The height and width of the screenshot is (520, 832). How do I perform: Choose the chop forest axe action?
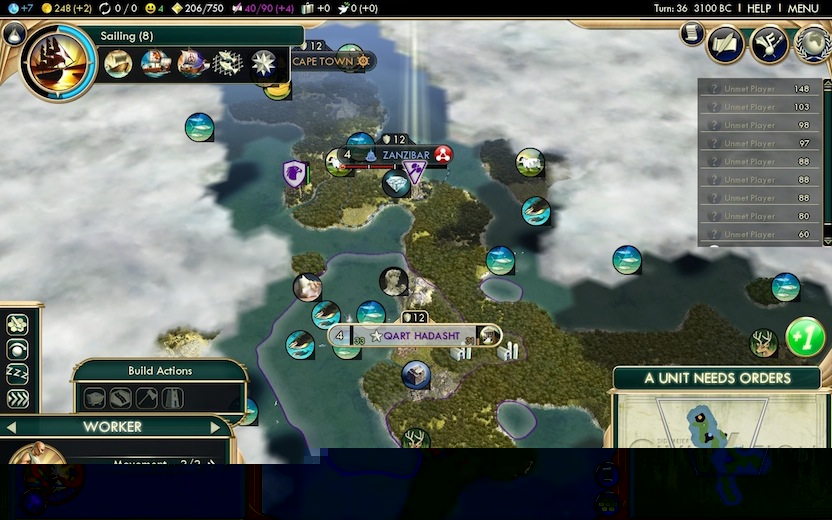[146, 398]
